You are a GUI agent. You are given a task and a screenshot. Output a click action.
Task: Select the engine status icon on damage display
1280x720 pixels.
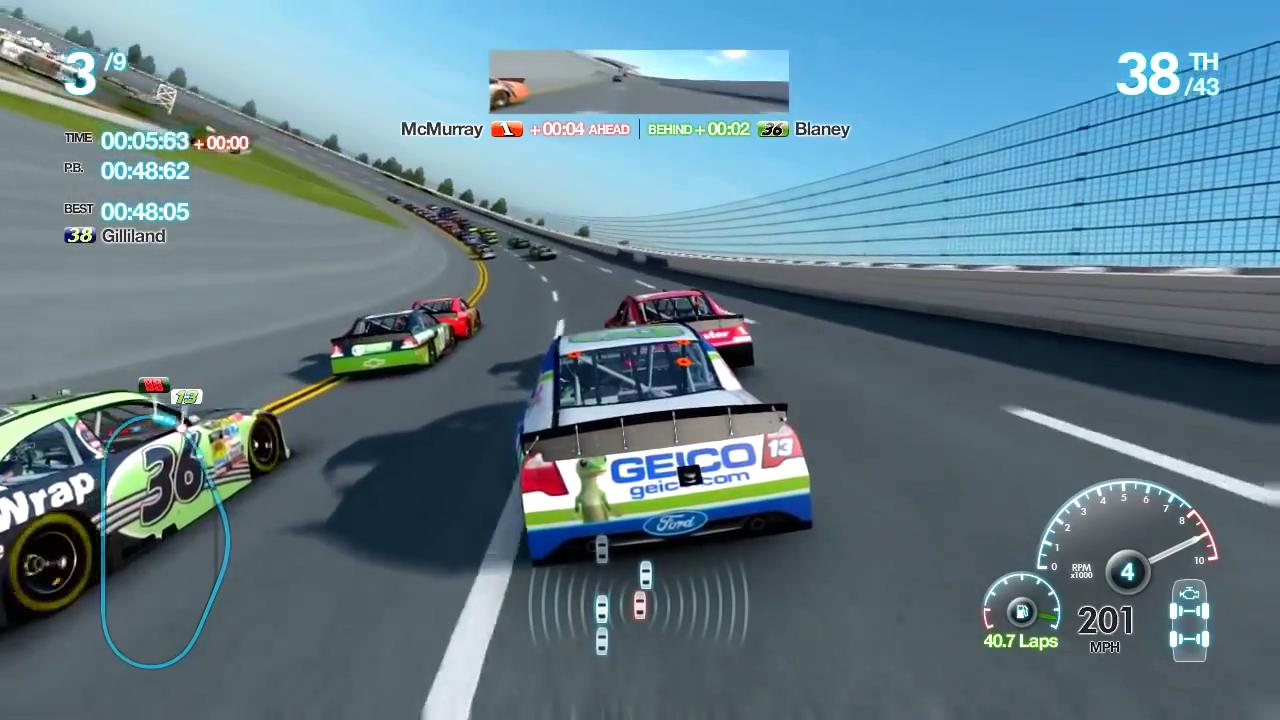pos(1189,594)
